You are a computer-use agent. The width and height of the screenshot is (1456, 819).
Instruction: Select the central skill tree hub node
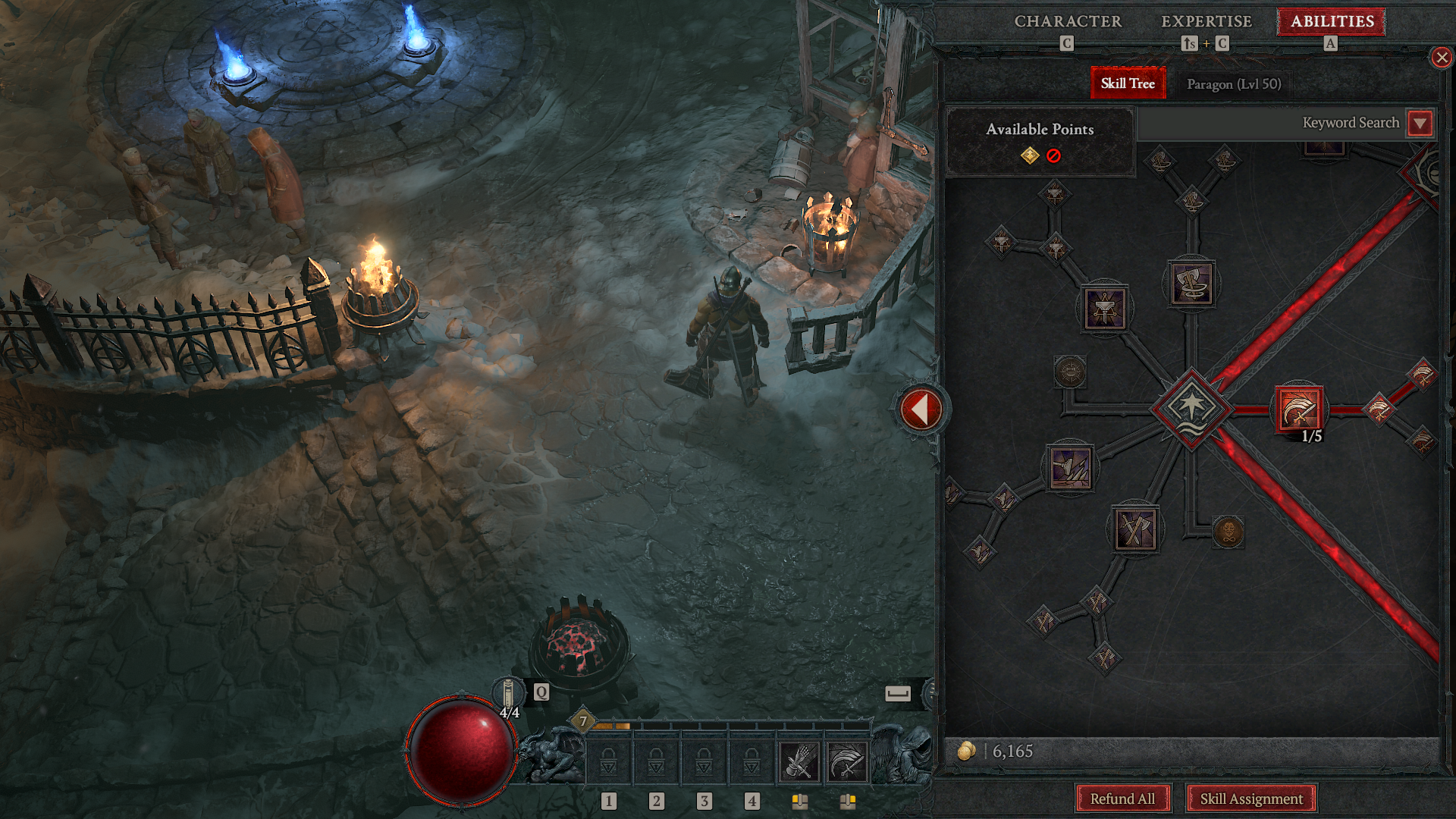tap(1191, 408)
